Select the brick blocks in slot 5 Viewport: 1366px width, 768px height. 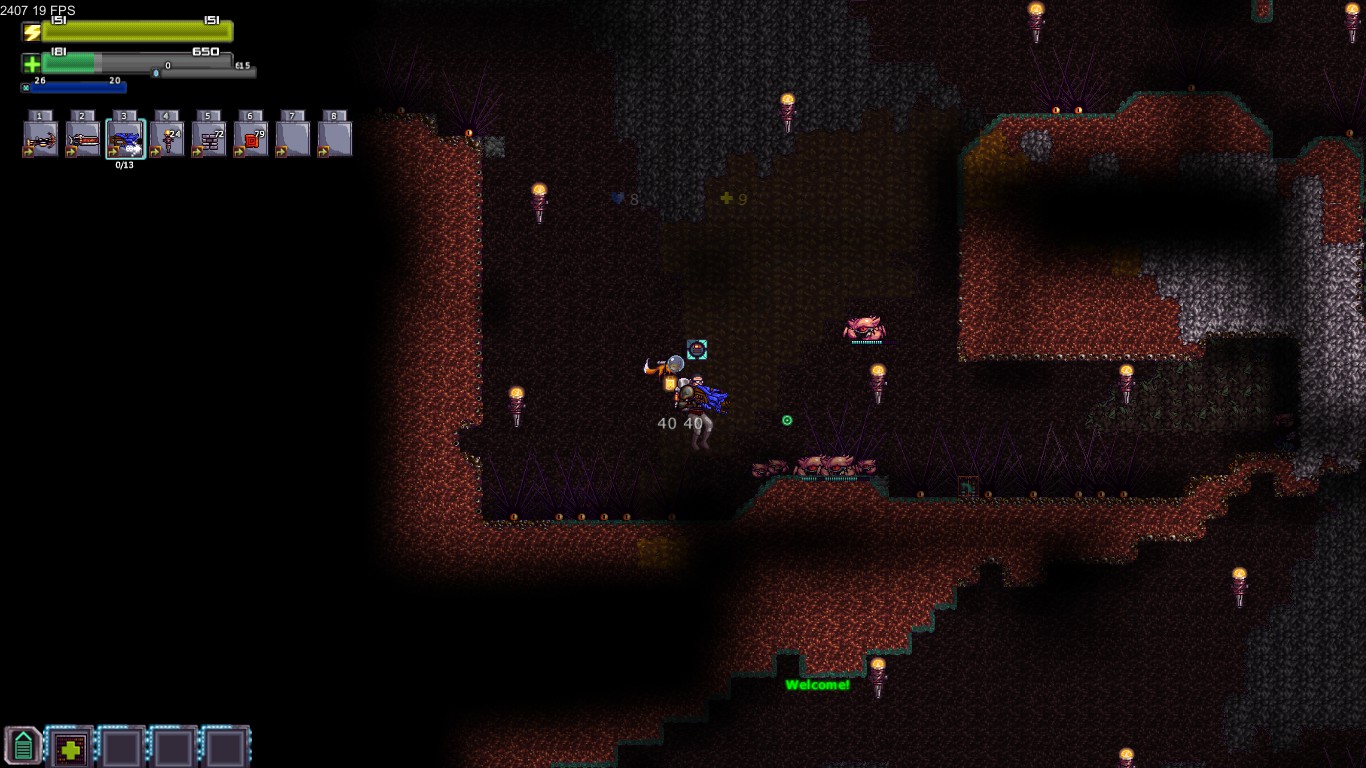click(x=209, y=139)
